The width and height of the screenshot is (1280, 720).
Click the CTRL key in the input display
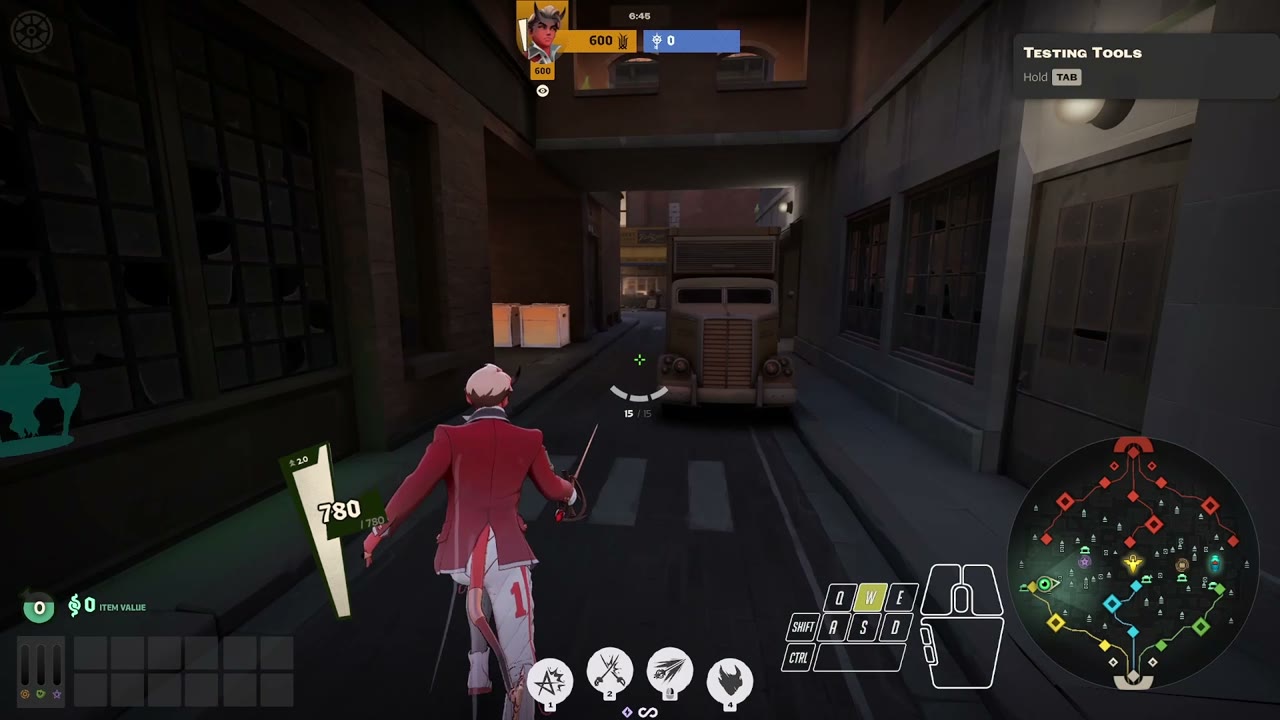tap(799, 658)
